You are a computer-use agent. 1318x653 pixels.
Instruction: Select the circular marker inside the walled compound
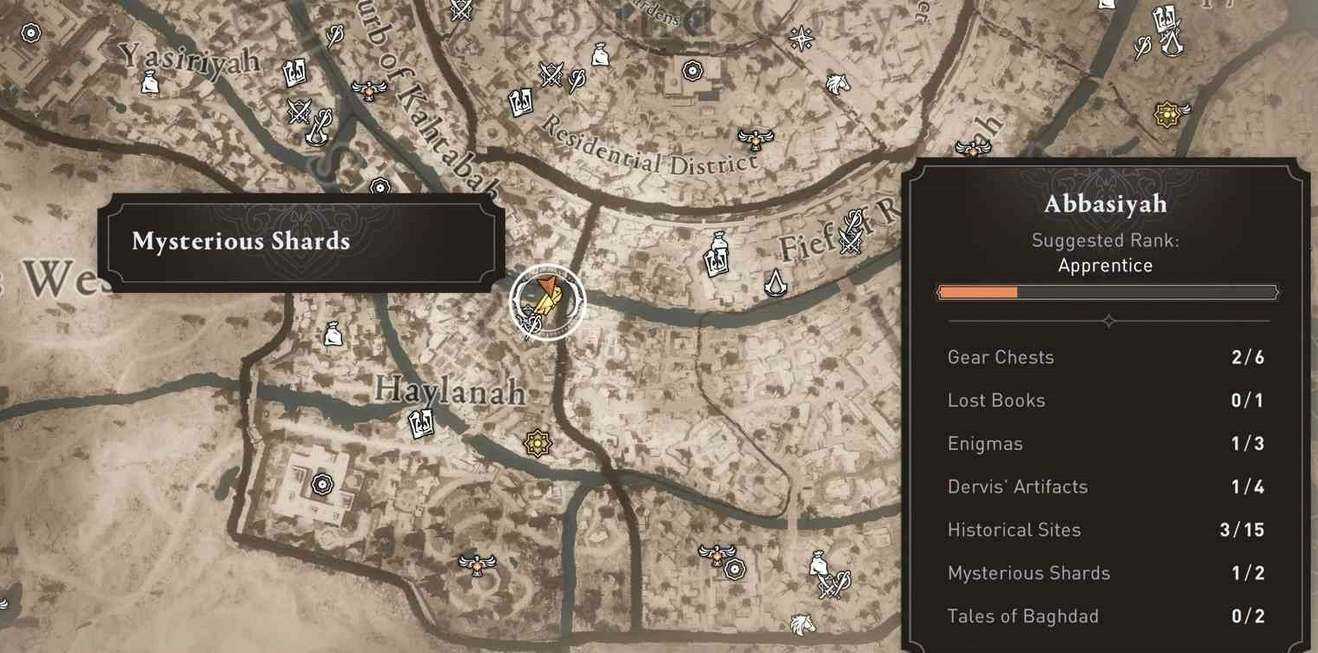click(322, 484)
